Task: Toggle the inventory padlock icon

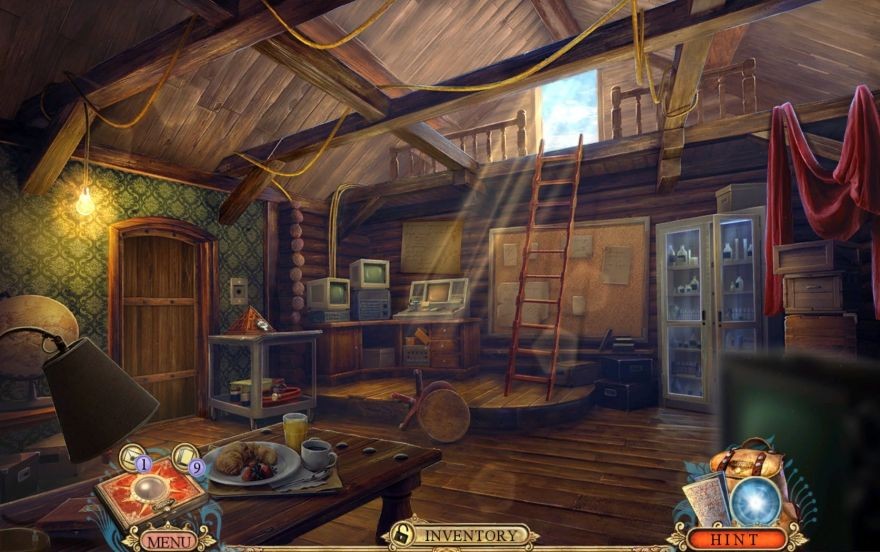Action: pyautogui.click(x=400, y=534)
